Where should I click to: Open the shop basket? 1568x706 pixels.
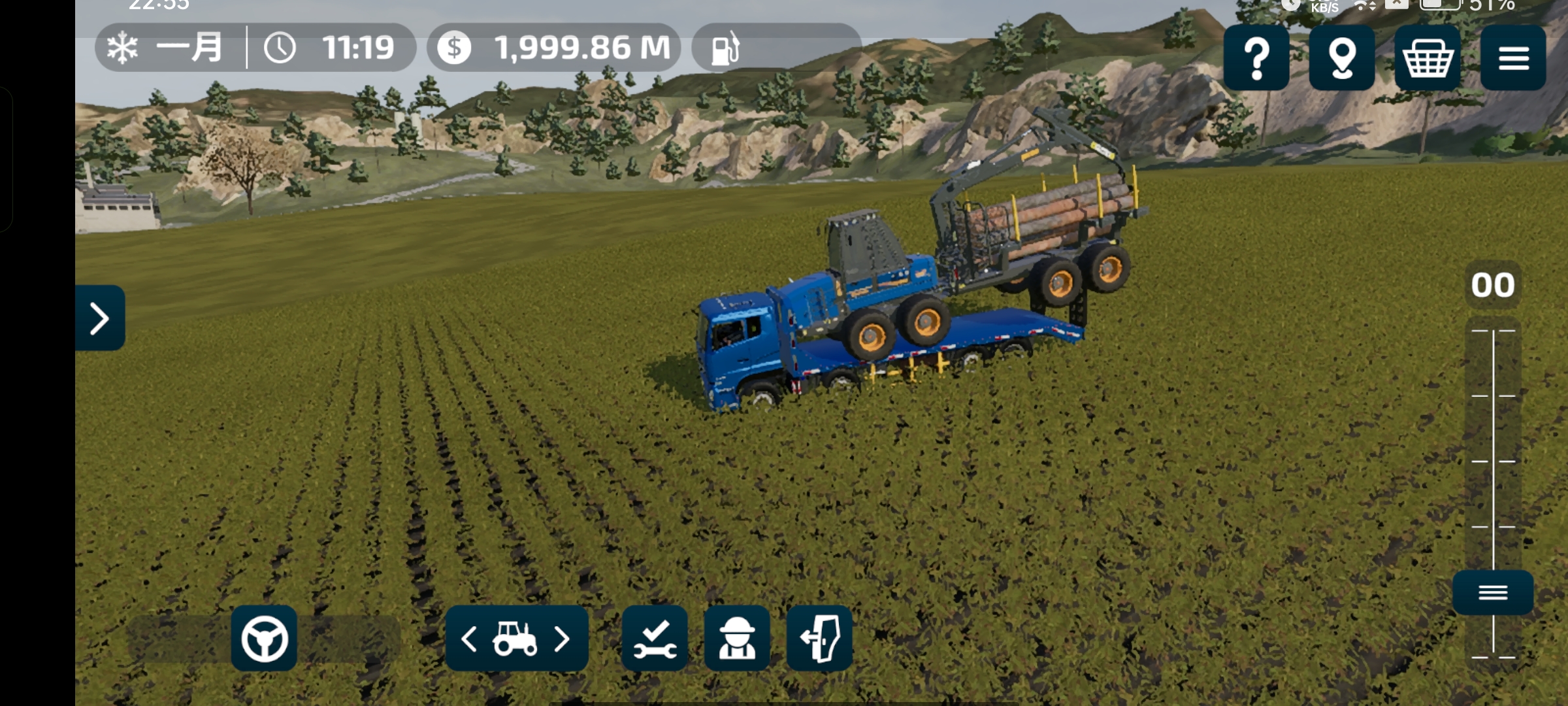[1427, 58]
